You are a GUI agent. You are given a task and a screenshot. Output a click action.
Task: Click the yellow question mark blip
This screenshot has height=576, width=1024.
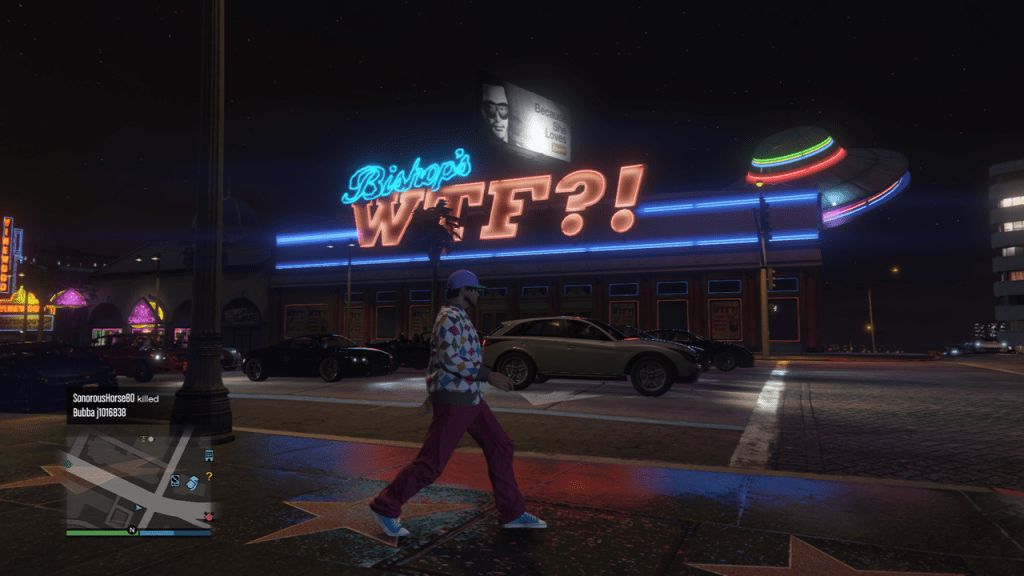tap(209, 476)
